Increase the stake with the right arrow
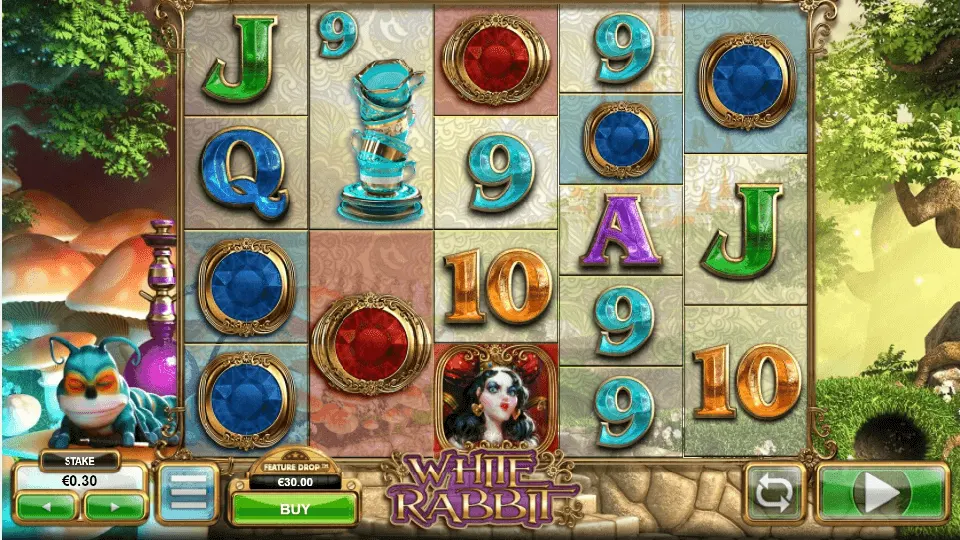The width and height of the screenshot is (960, 540). coord(114,507)
